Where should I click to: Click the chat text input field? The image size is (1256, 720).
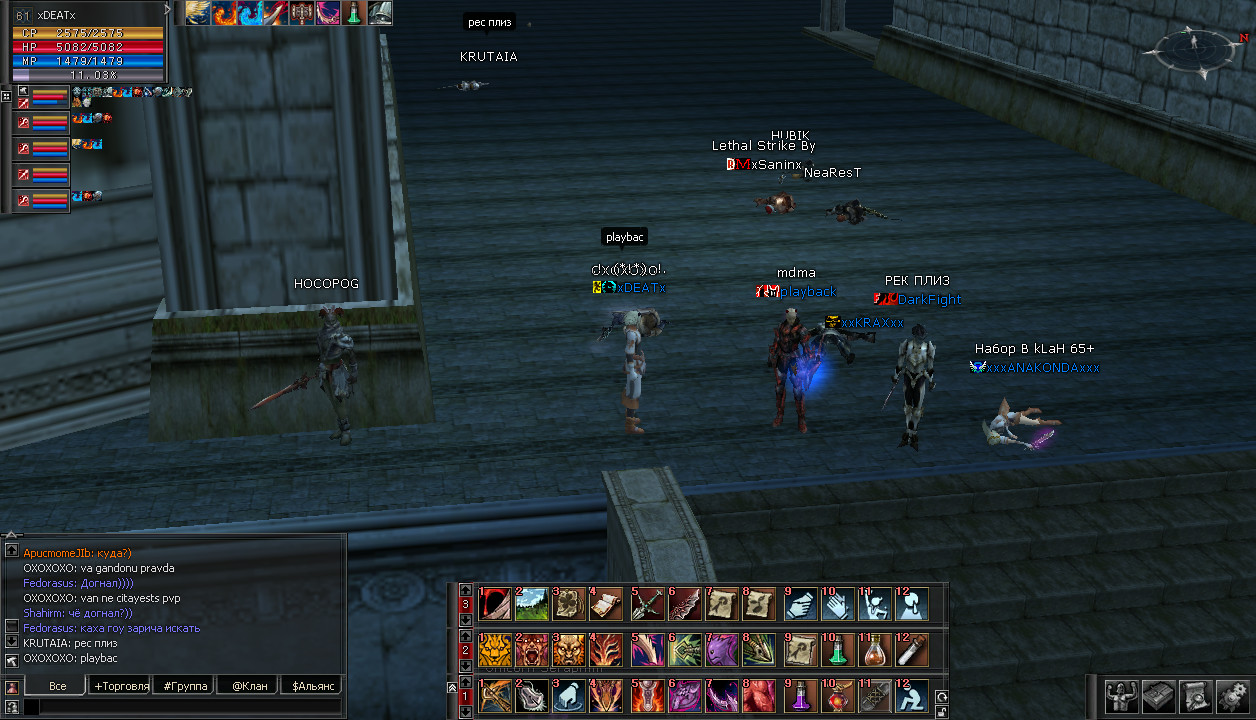tap(180, 707)
